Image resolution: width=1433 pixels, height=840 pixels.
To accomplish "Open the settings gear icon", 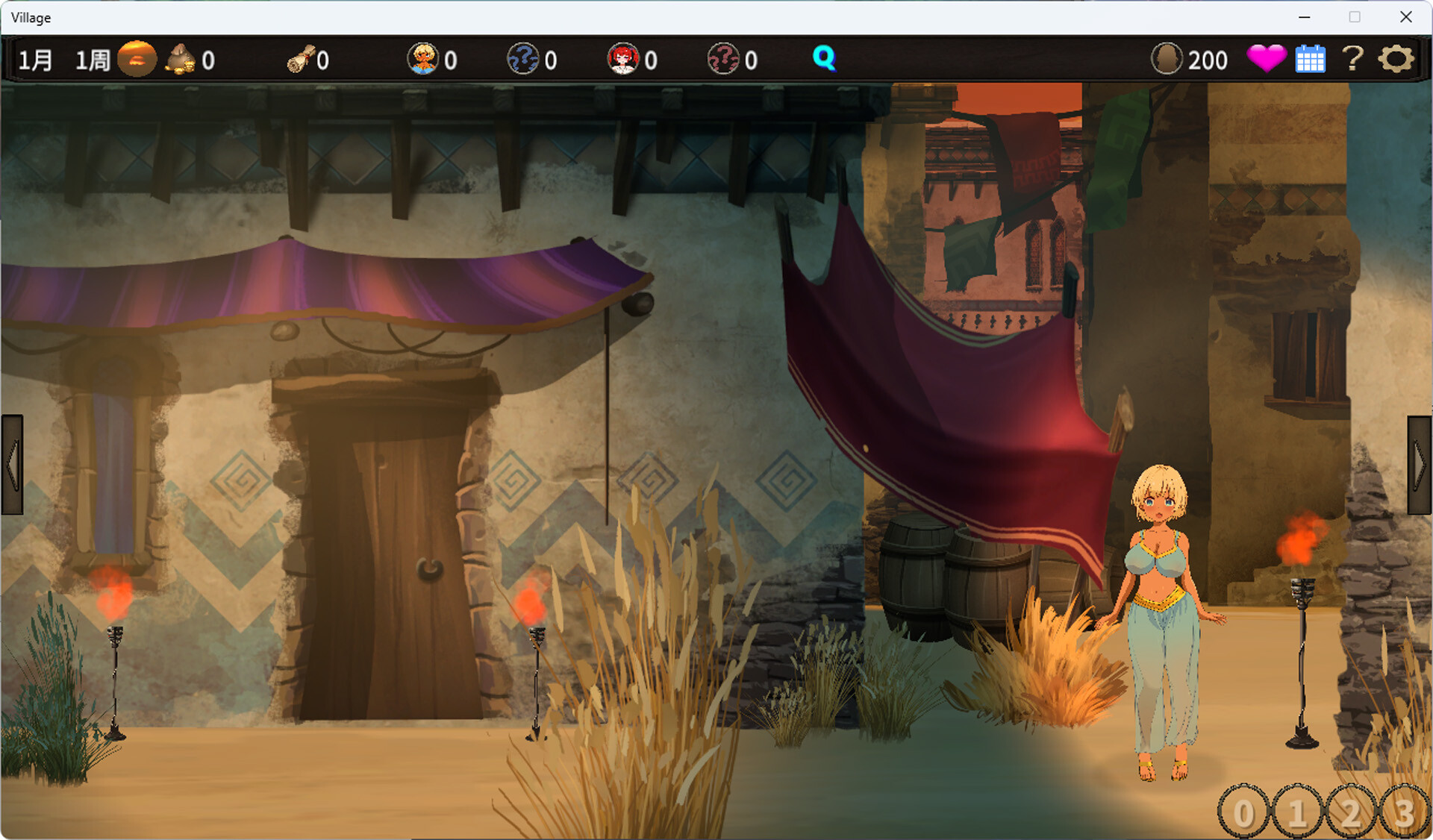I will click(x=1396, y=59).
